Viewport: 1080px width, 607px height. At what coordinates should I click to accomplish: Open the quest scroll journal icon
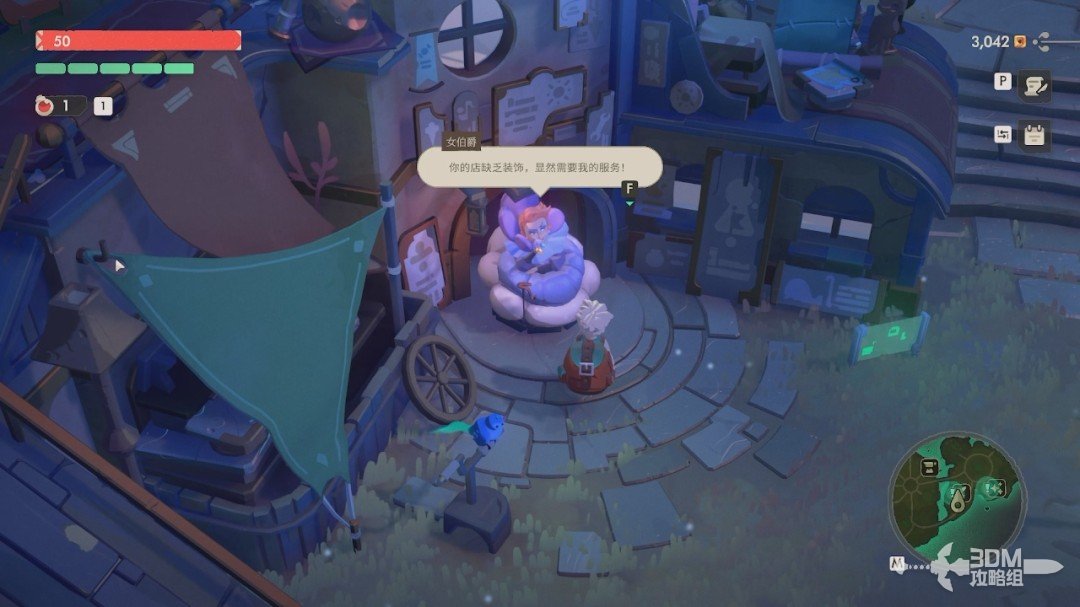tap(1033, 87)
